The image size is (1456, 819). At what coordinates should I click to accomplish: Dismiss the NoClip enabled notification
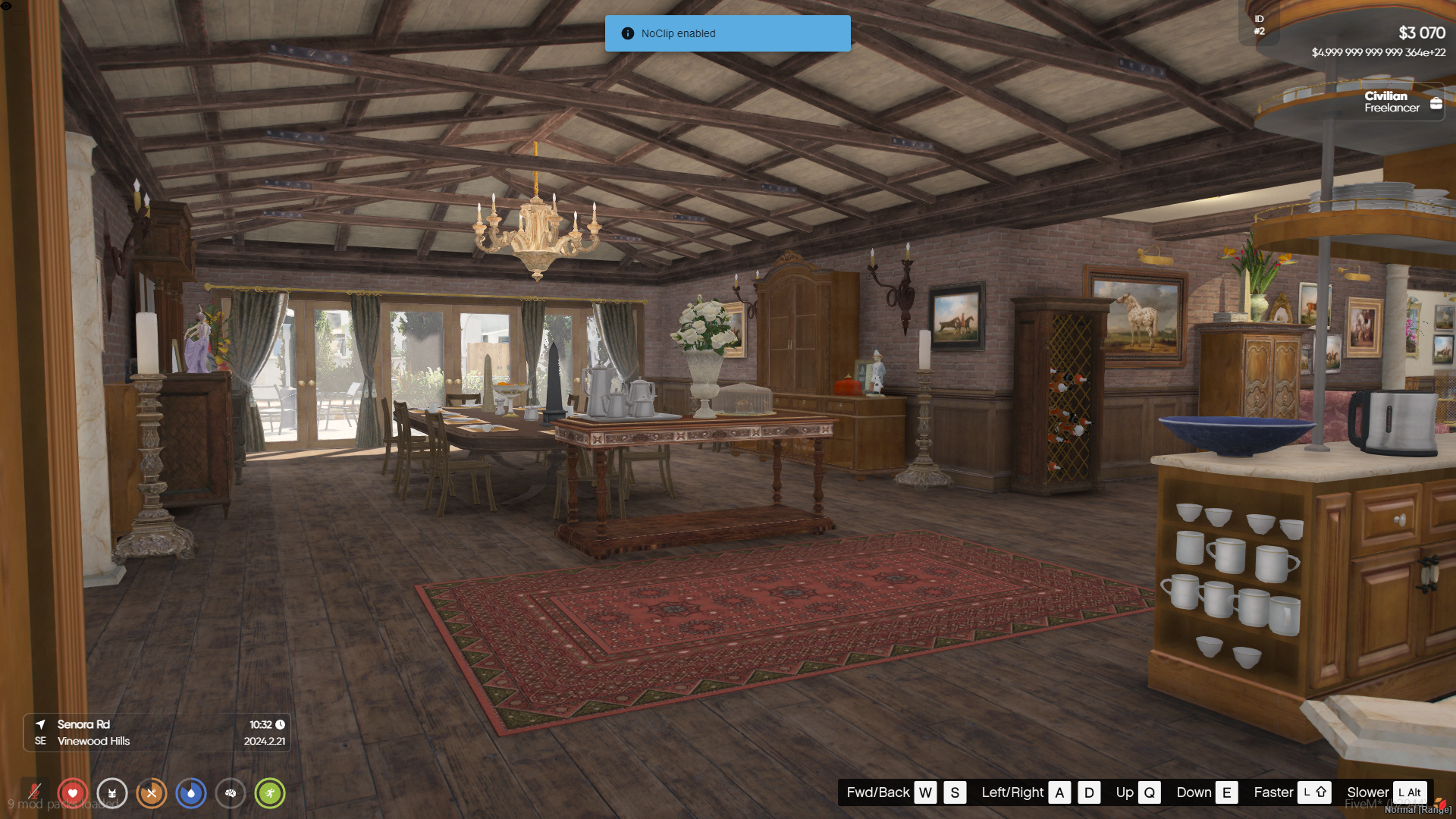pos(727,33)
